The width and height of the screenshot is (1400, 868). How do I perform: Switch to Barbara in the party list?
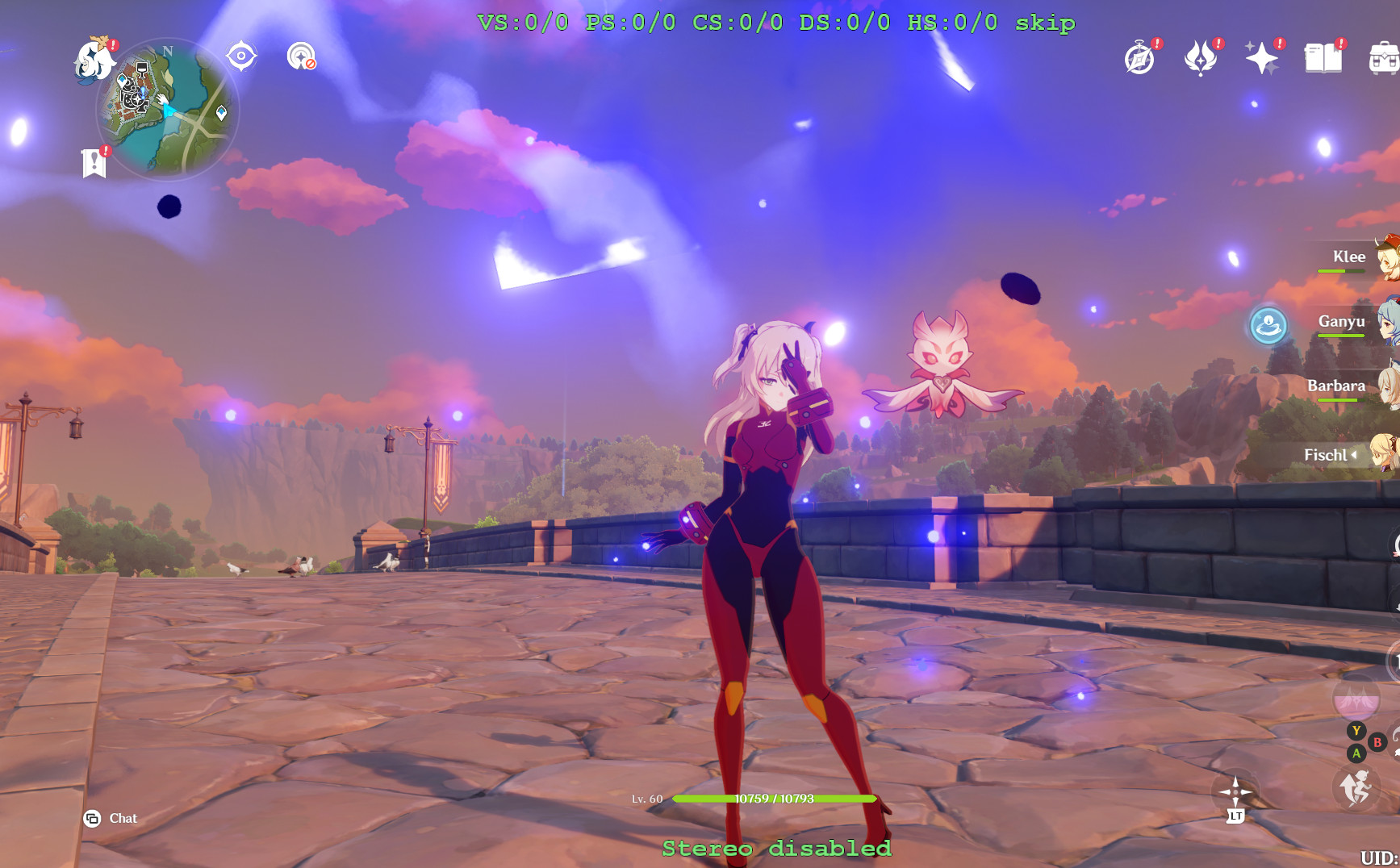coord(1338,386)
